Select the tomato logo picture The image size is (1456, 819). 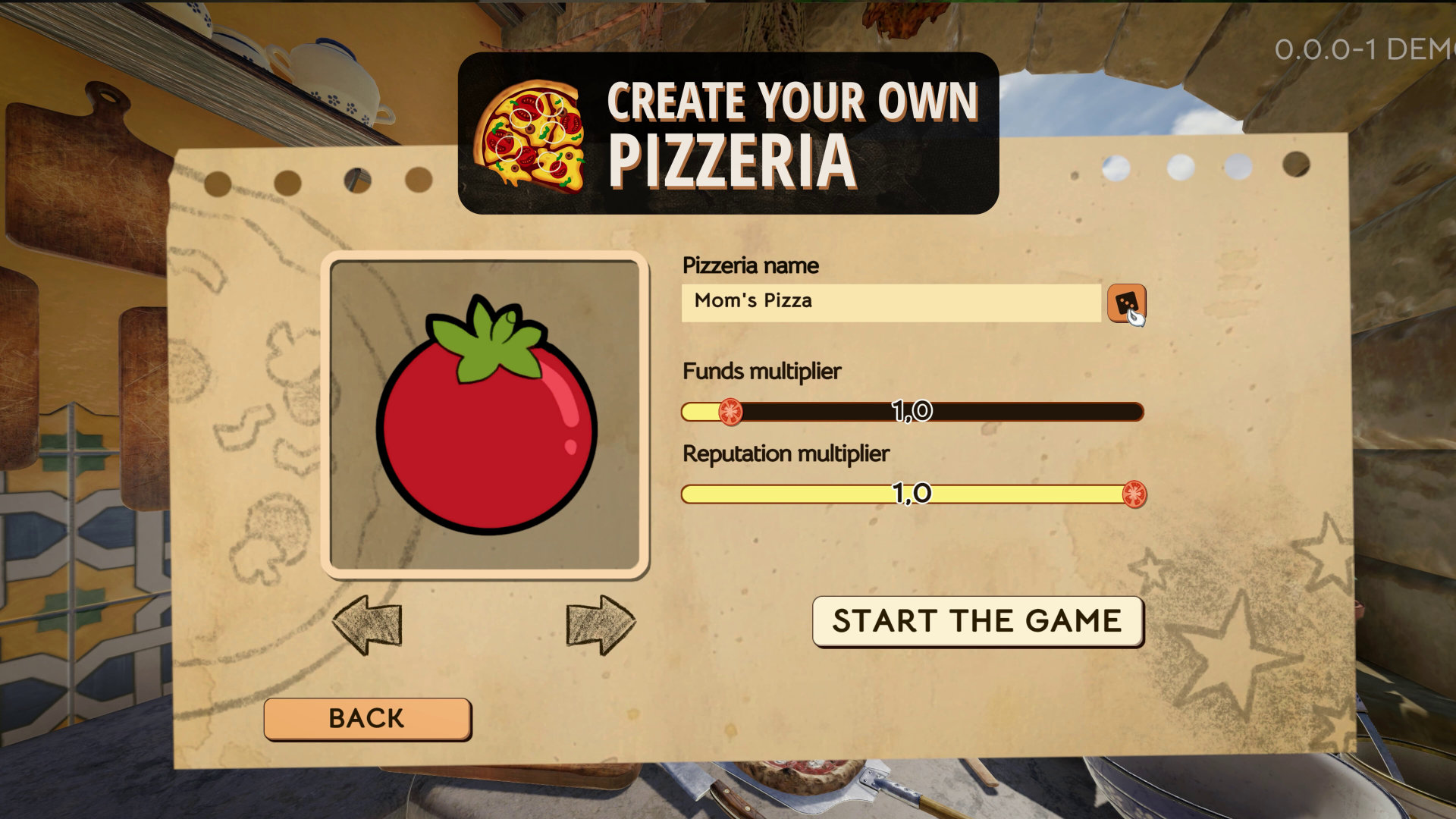(x=485, y=415)
